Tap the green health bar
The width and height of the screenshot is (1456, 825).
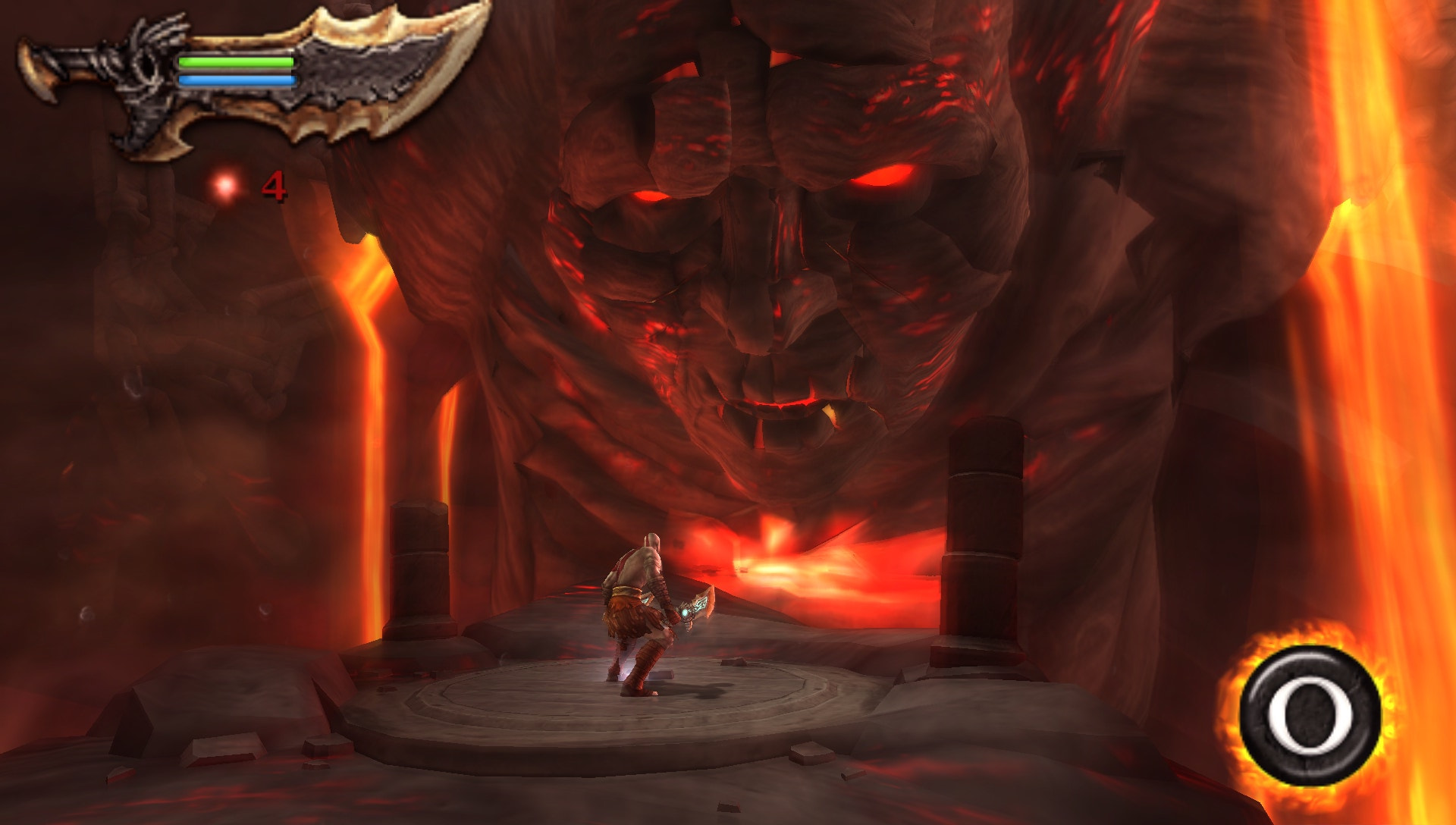[x=235, y=62]
